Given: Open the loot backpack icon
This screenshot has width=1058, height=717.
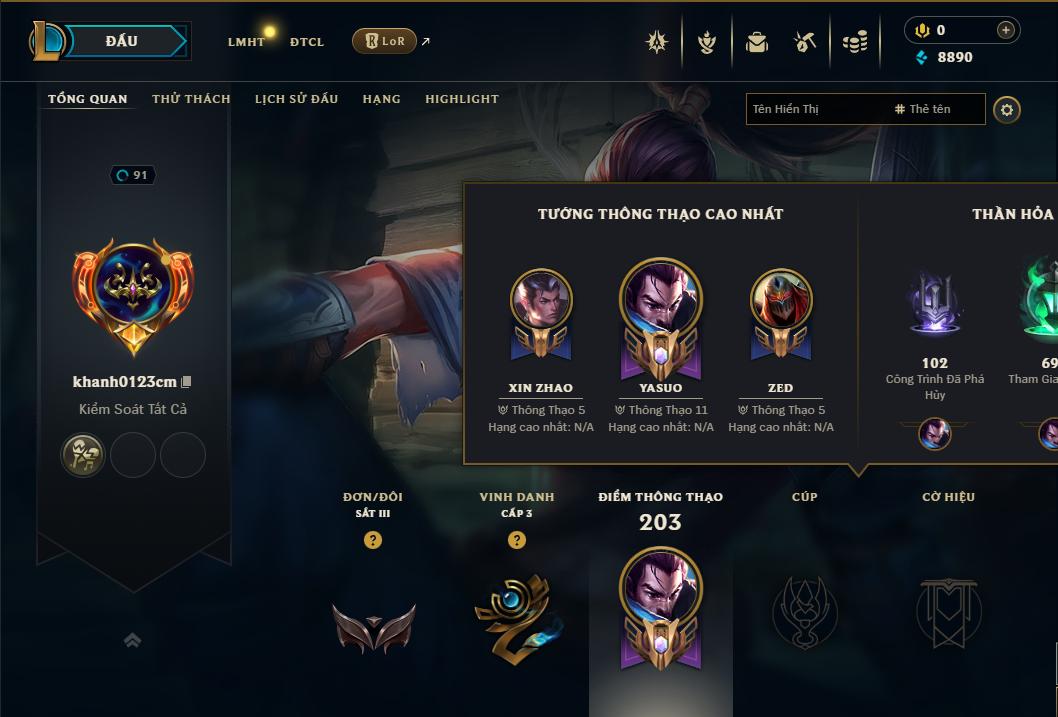Looking at the screenshot, I should tap(757, 42).
